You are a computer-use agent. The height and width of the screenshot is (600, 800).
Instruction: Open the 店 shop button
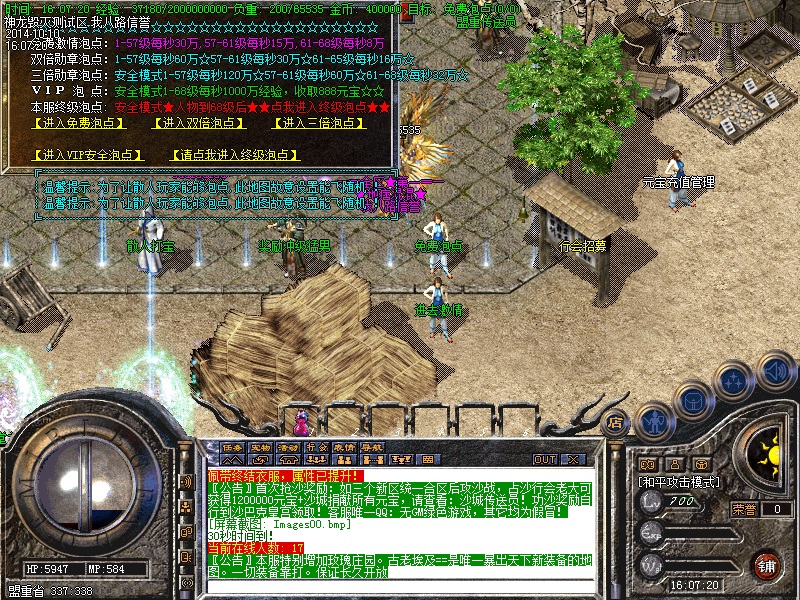[x=616, y=422]
